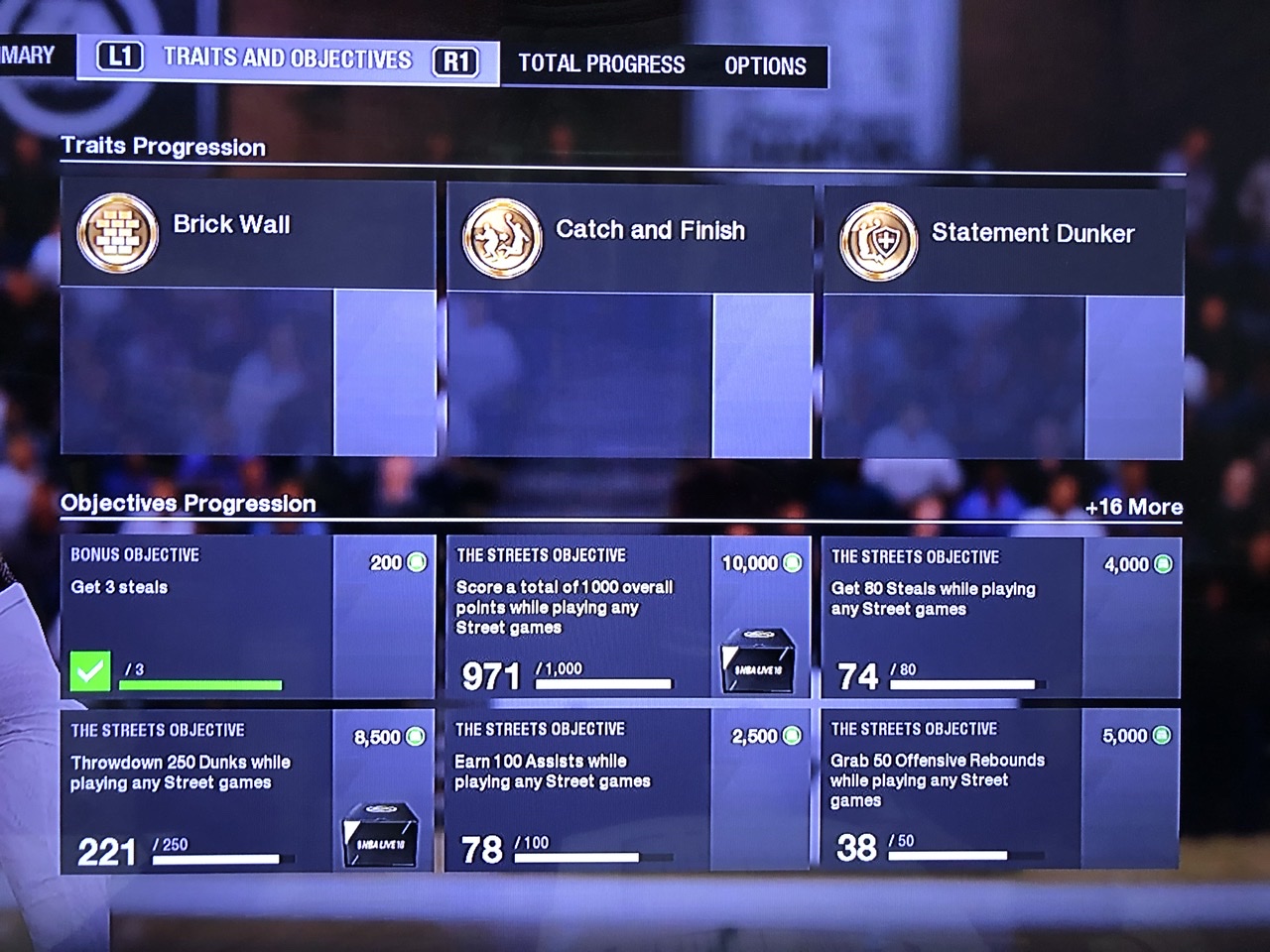
Task: Click the Statement Dunker badge icon
Action: pos(878,242)
